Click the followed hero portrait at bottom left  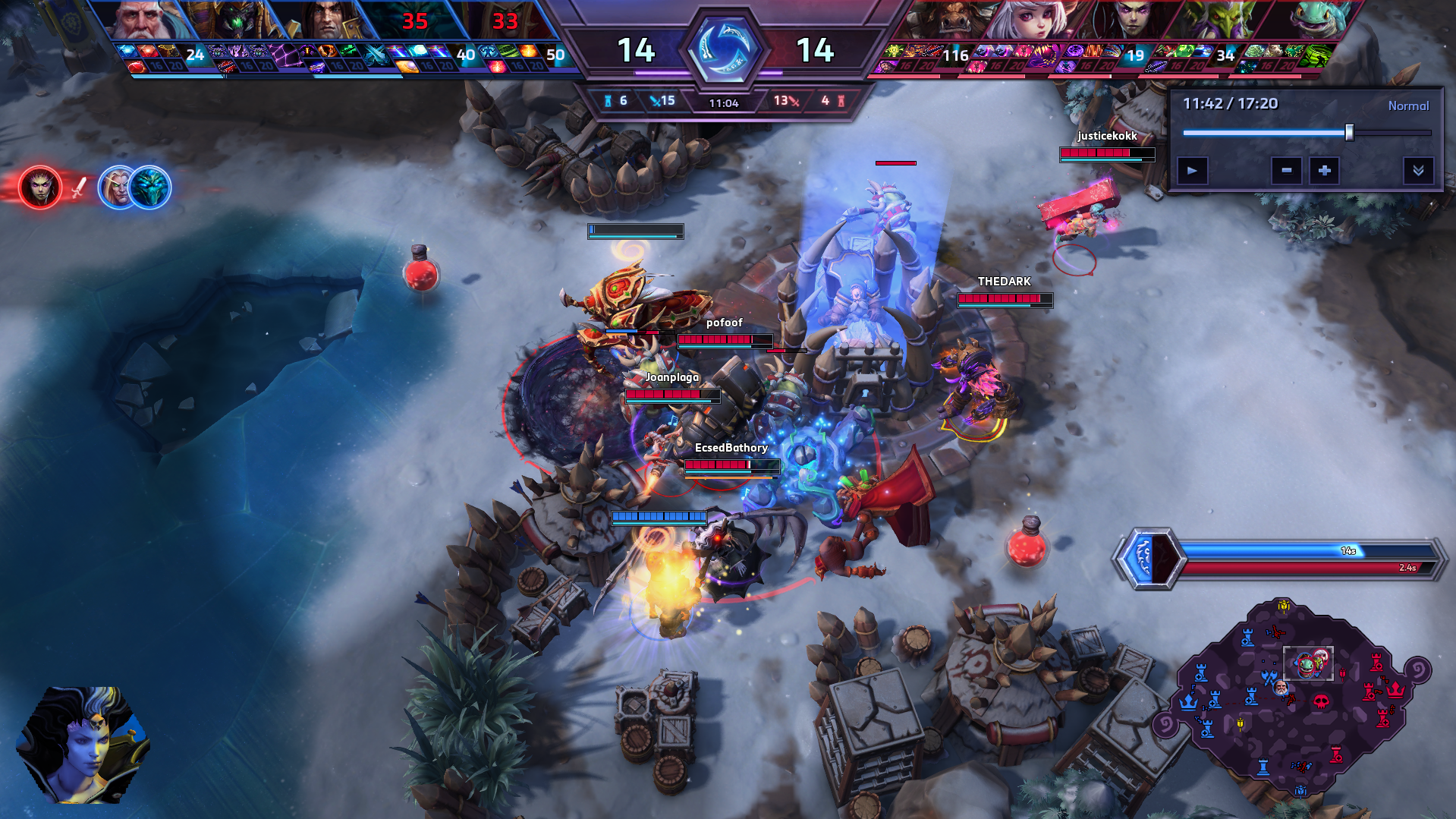click(83, 745)
